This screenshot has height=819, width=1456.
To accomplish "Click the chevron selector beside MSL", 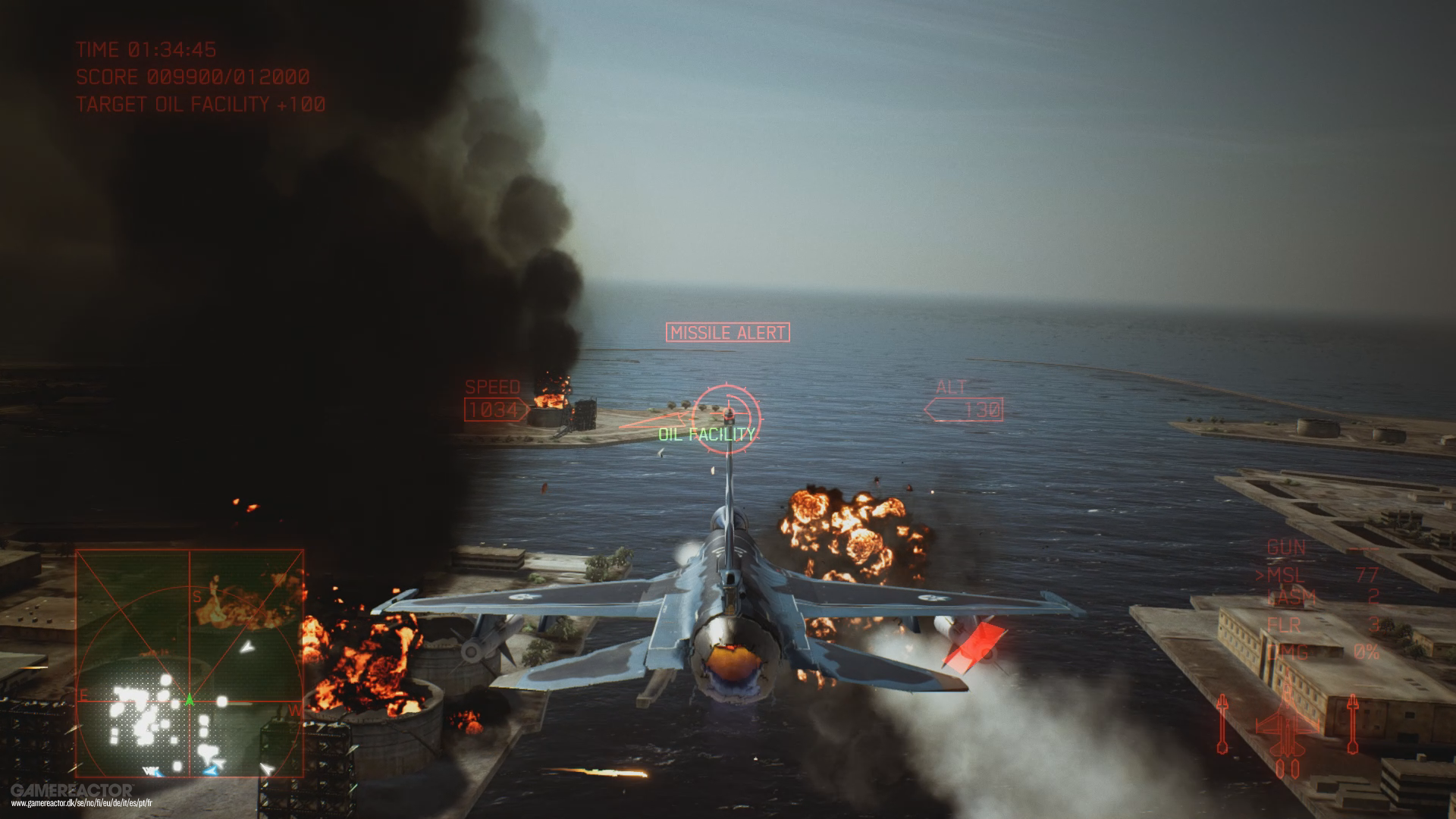I will [x=1261, y=575].
